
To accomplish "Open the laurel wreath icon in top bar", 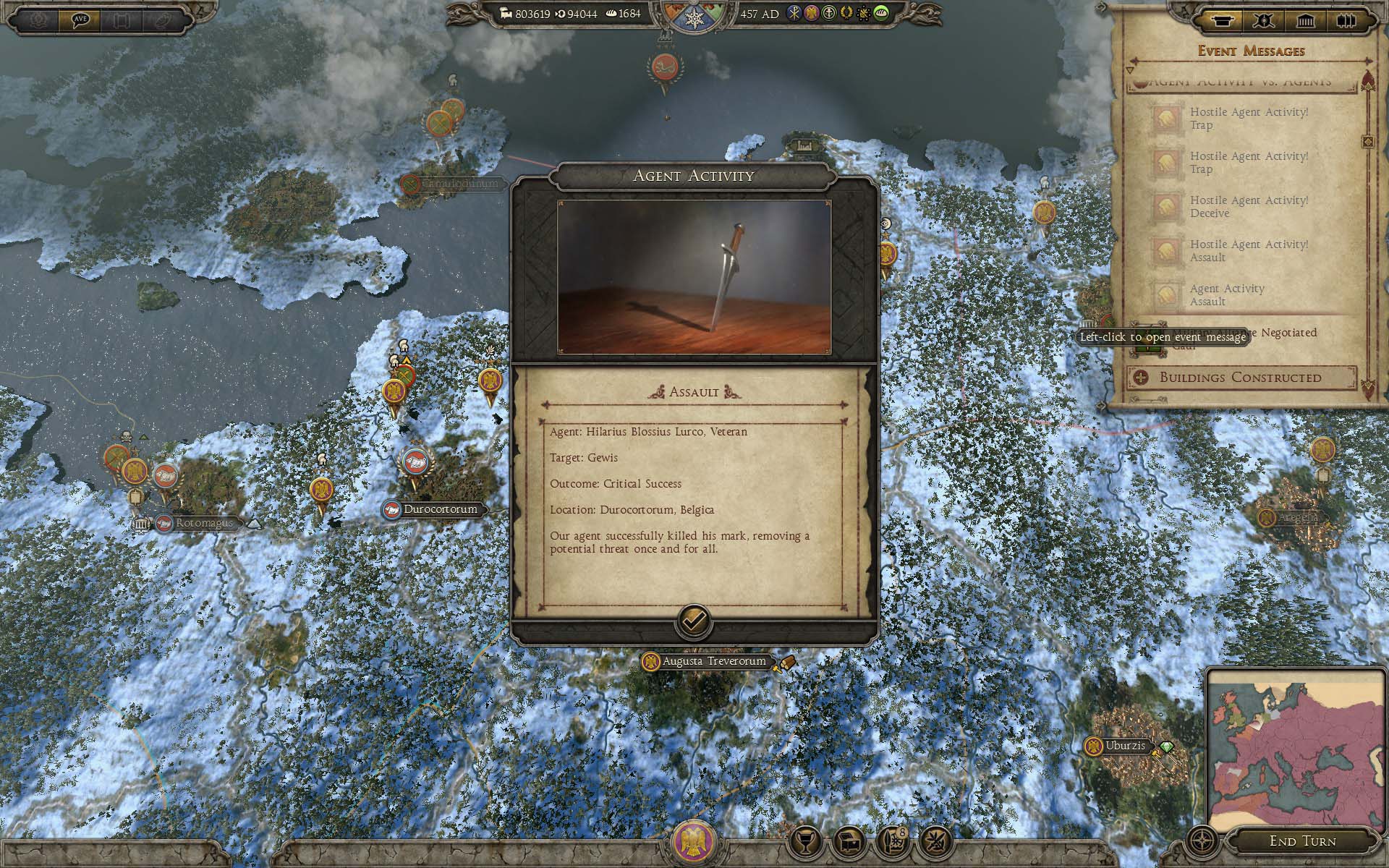I will click(x=846, y=14).
